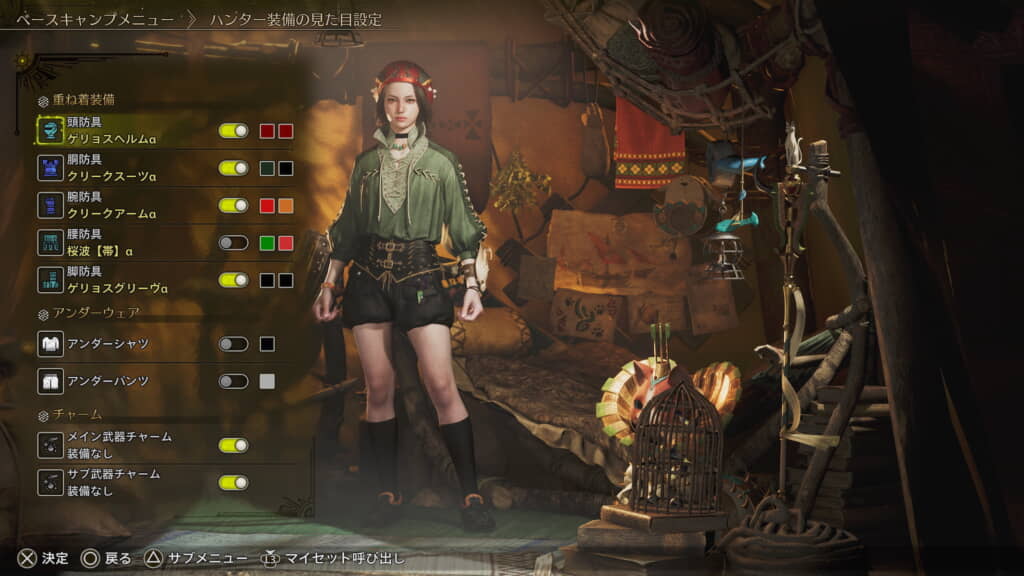
Task: Pick the dark green chest armor color swatch
Action: 267,168
